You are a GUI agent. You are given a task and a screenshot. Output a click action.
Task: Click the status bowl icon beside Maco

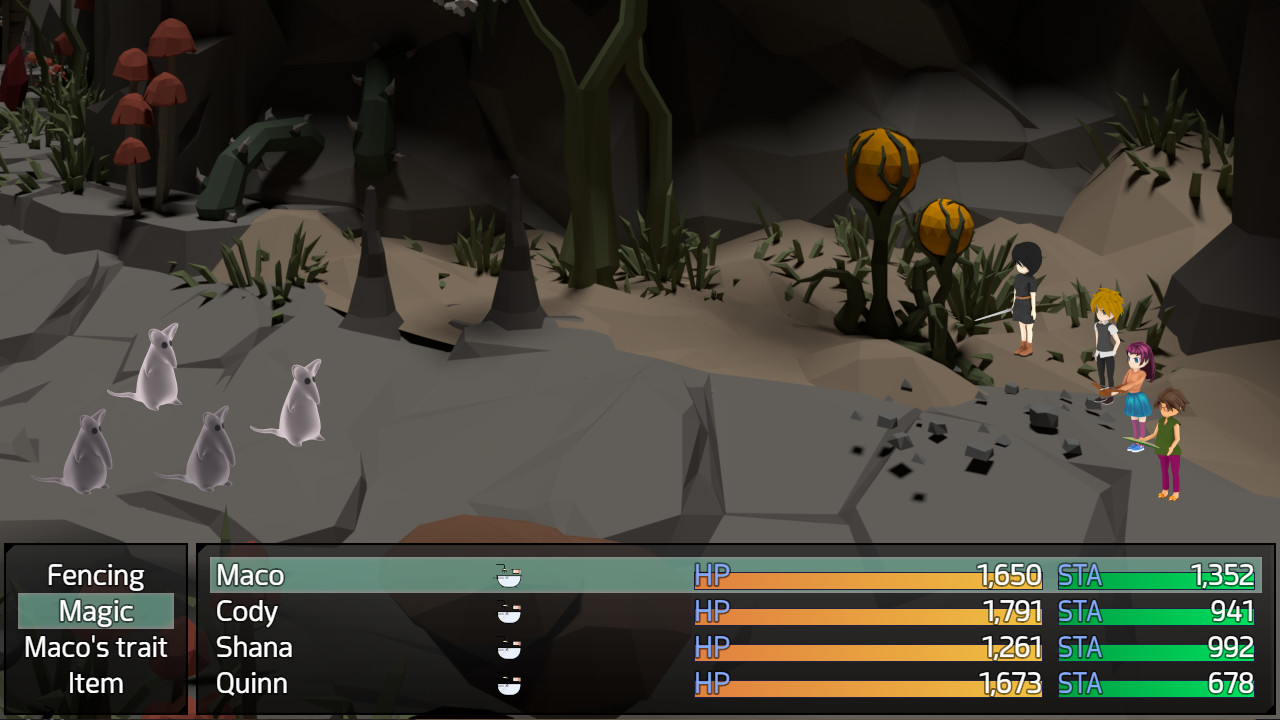tap(510, 575)
